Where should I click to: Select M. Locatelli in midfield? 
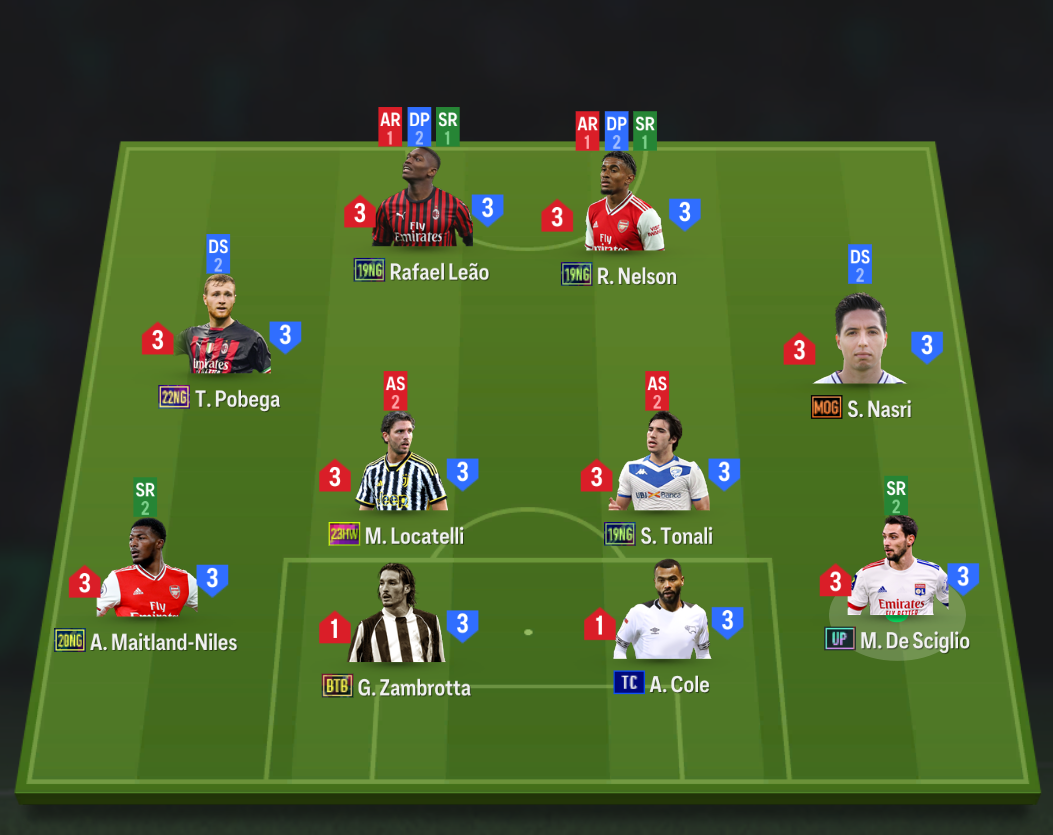click(400, 467)
